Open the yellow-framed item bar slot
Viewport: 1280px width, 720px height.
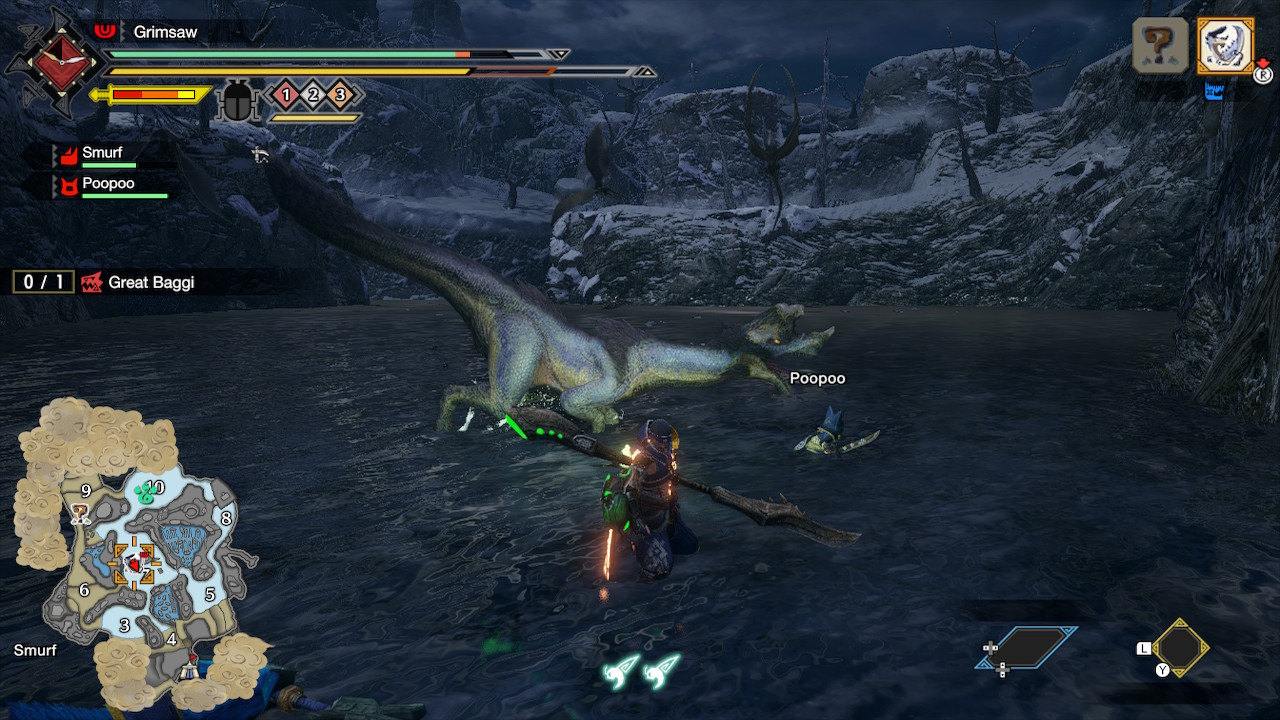1180,647
